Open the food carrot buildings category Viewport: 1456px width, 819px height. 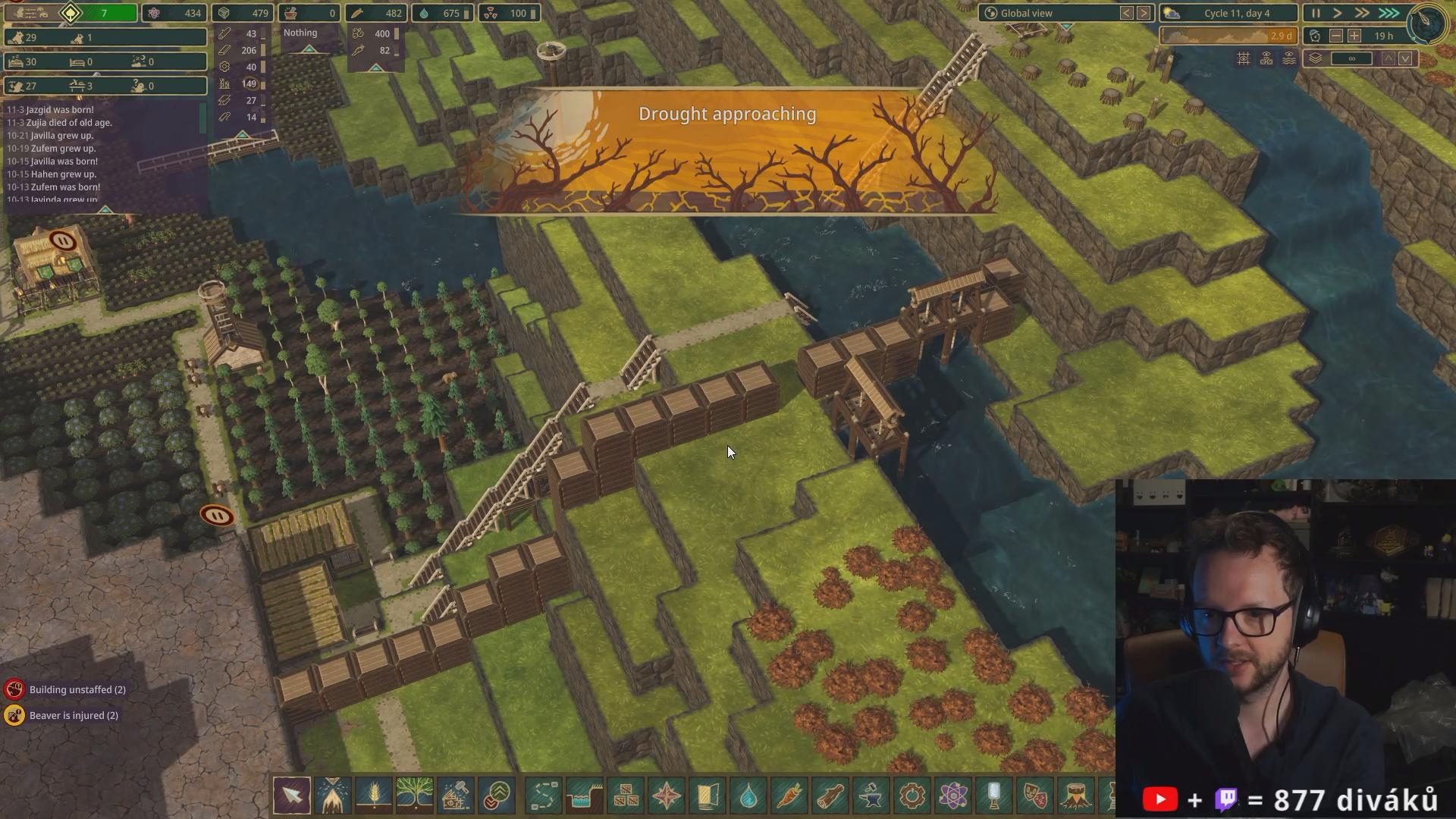789,795
